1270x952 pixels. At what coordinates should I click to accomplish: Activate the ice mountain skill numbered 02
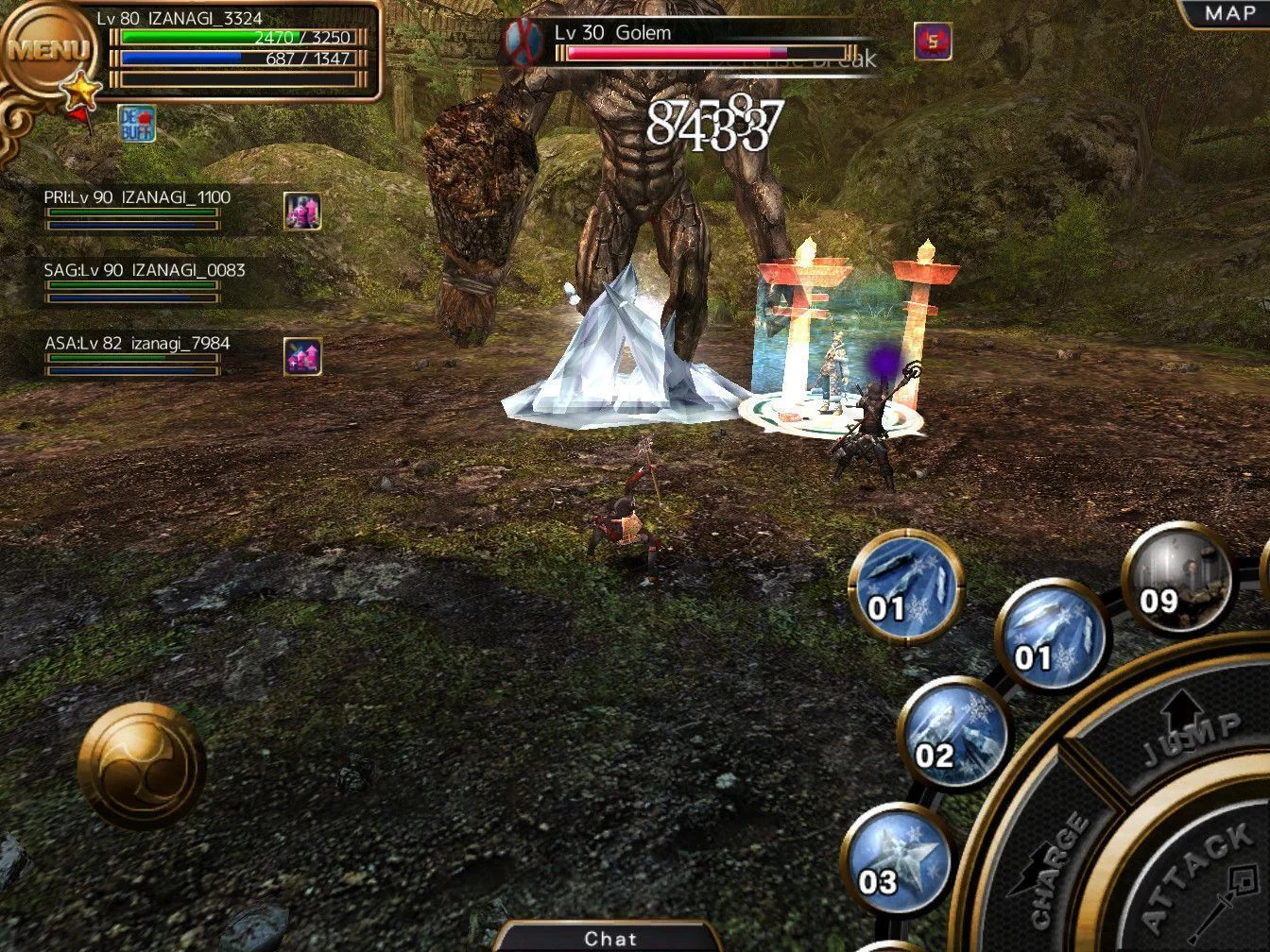pyautogui.click(x=952, y=732)
